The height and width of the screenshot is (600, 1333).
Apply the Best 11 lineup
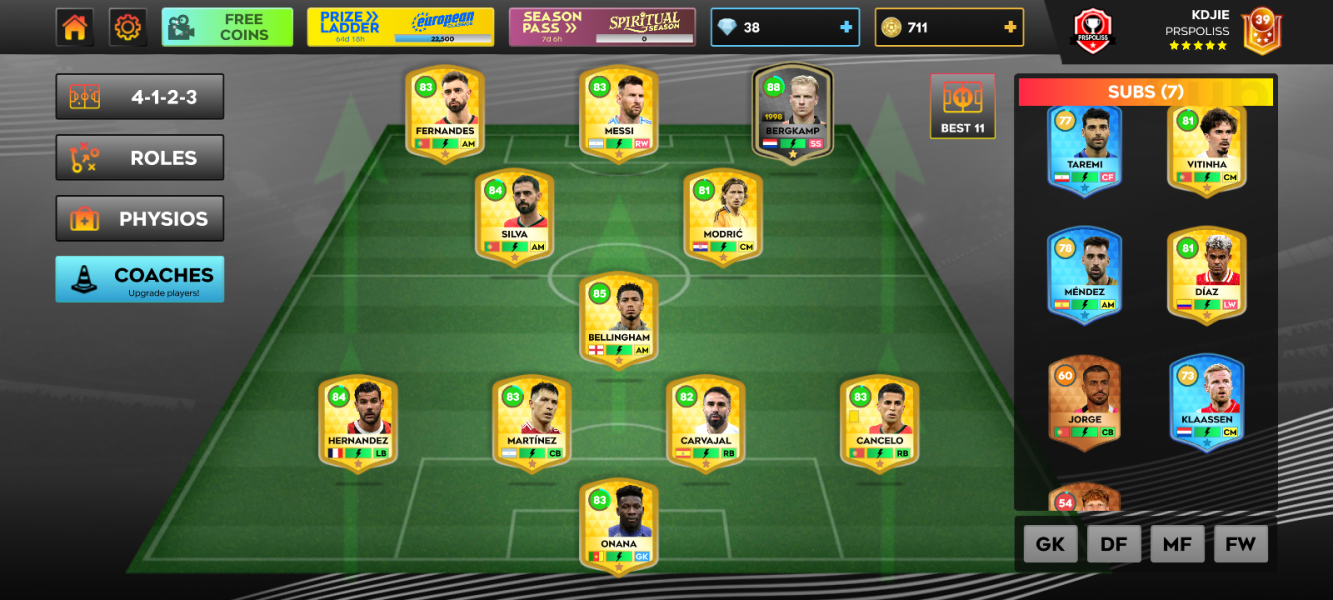[x=962, y=106]
